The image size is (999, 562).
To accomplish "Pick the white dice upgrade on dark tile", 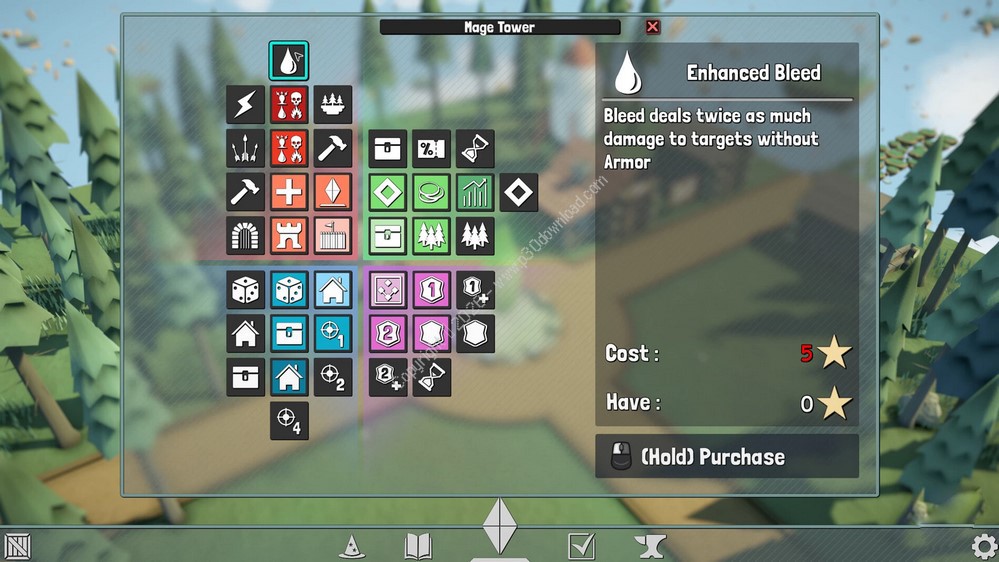I will pyautogui.click(x=245, y=290).
